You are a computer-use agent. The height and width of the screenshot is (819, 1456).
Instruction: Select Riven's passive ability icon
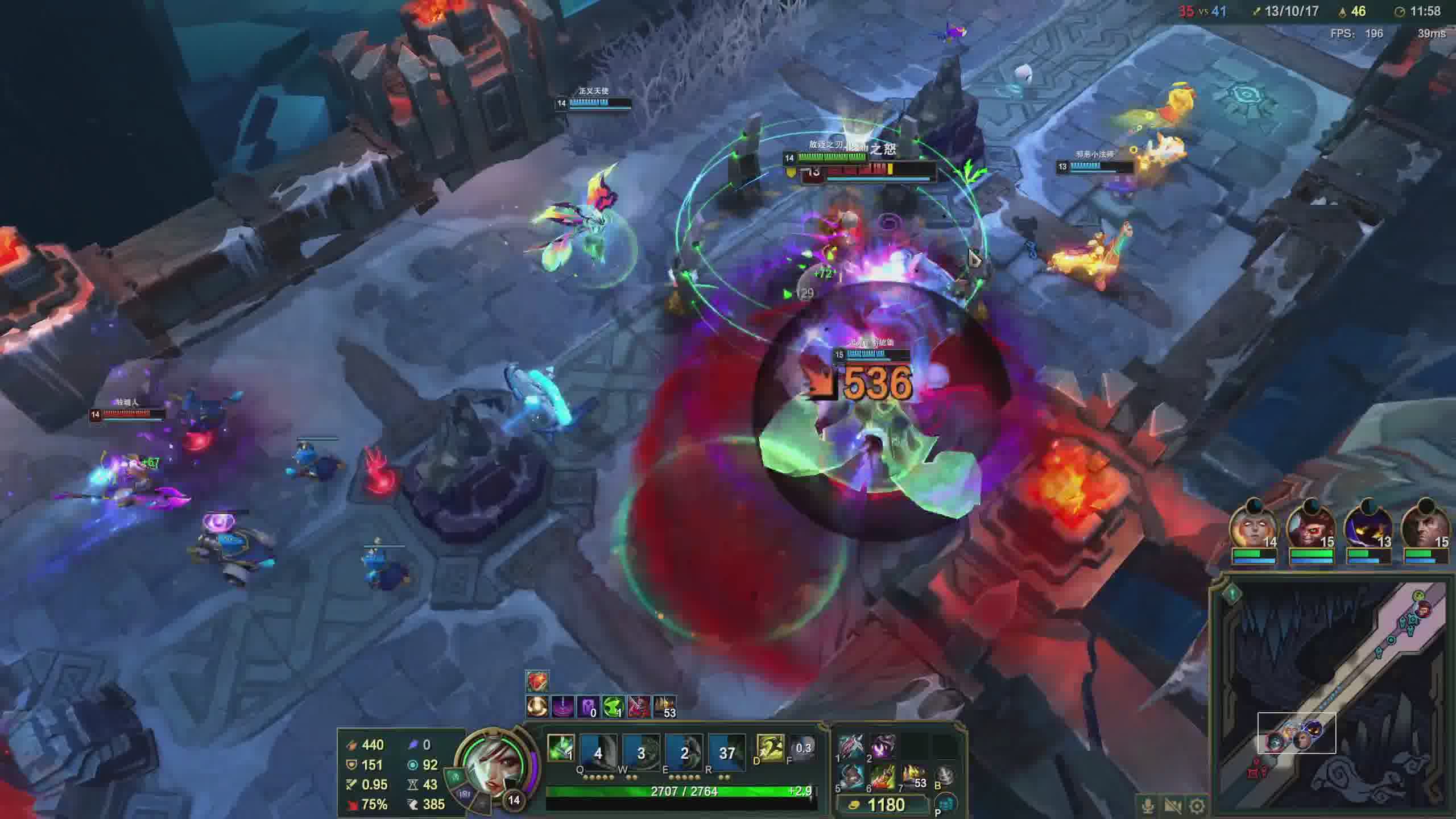click(561, 747)
